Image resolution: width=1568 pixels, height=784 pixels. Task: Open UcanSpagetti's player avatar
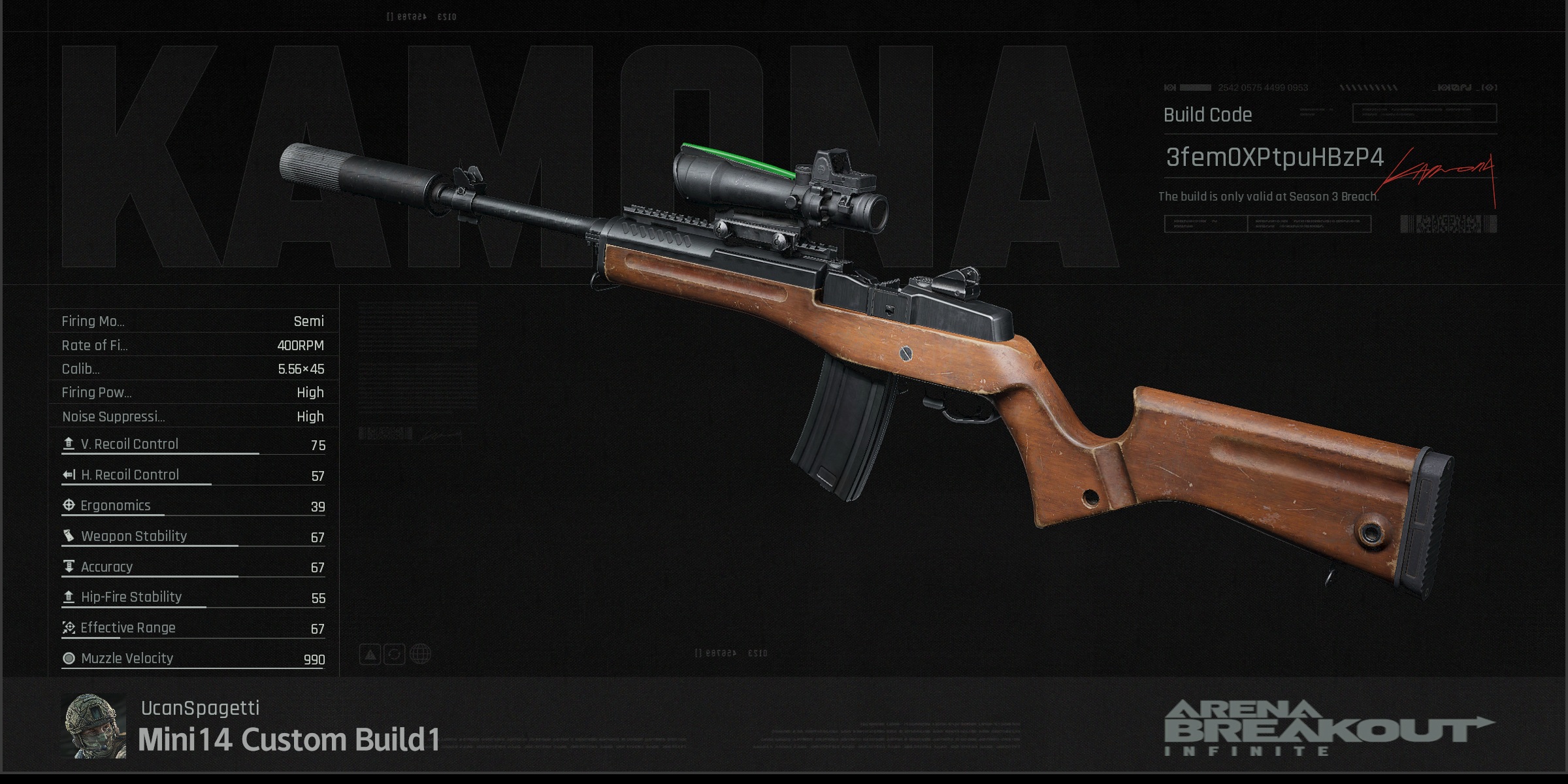point(93,726)
